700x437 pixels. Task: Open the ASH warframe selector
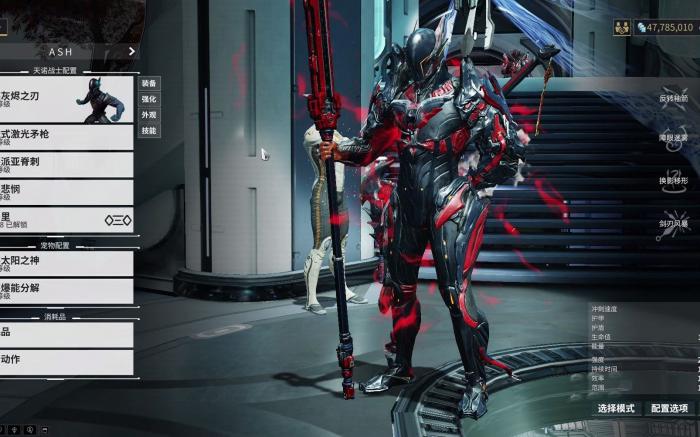click(x=68, y=51)
